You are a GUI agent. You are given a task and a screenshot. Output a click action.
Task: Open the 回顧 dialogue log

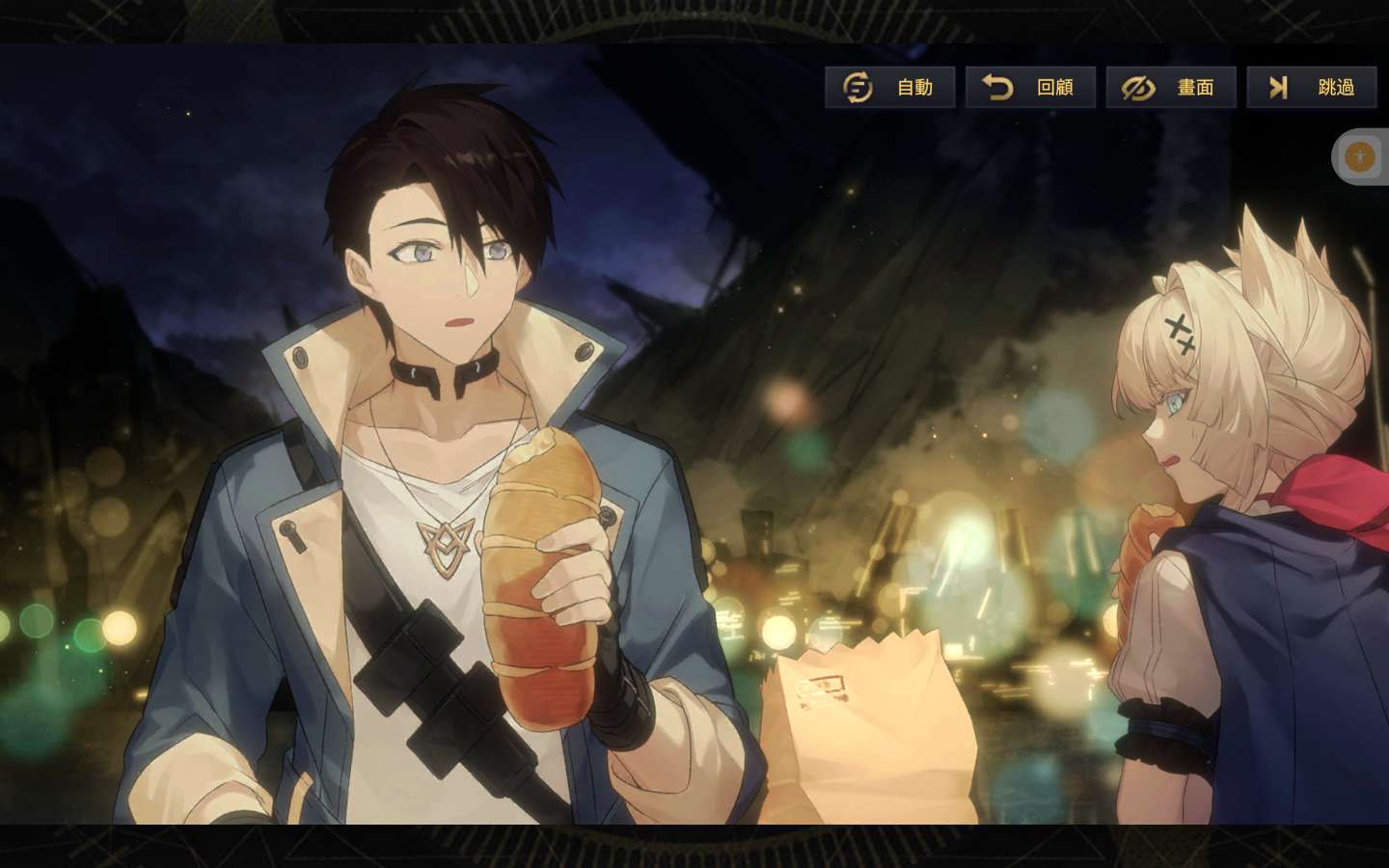[x=1030, y=88]
